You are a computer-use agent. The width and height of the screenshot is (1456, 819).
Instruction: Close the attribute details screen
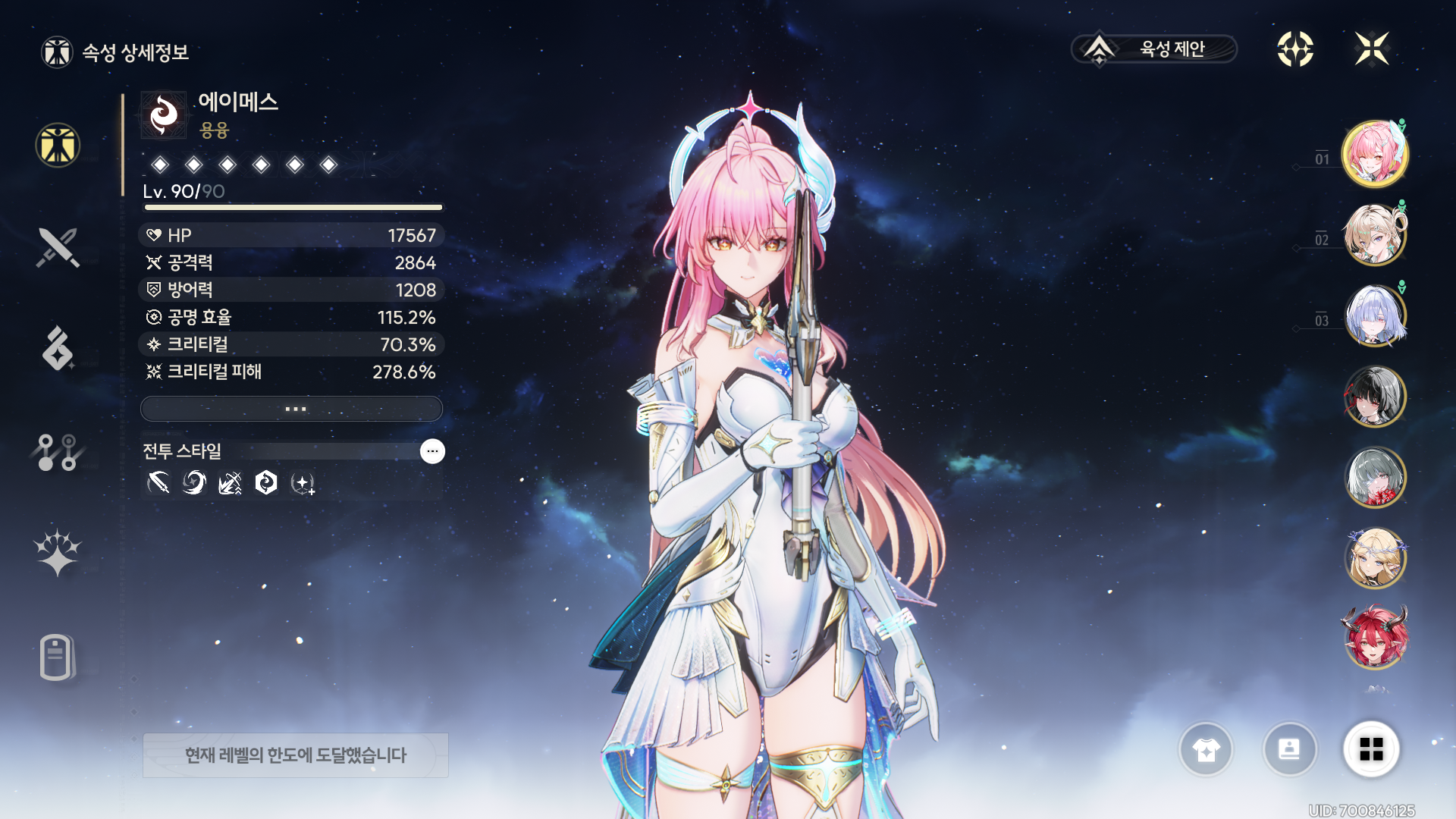(x=1372, y=49)
